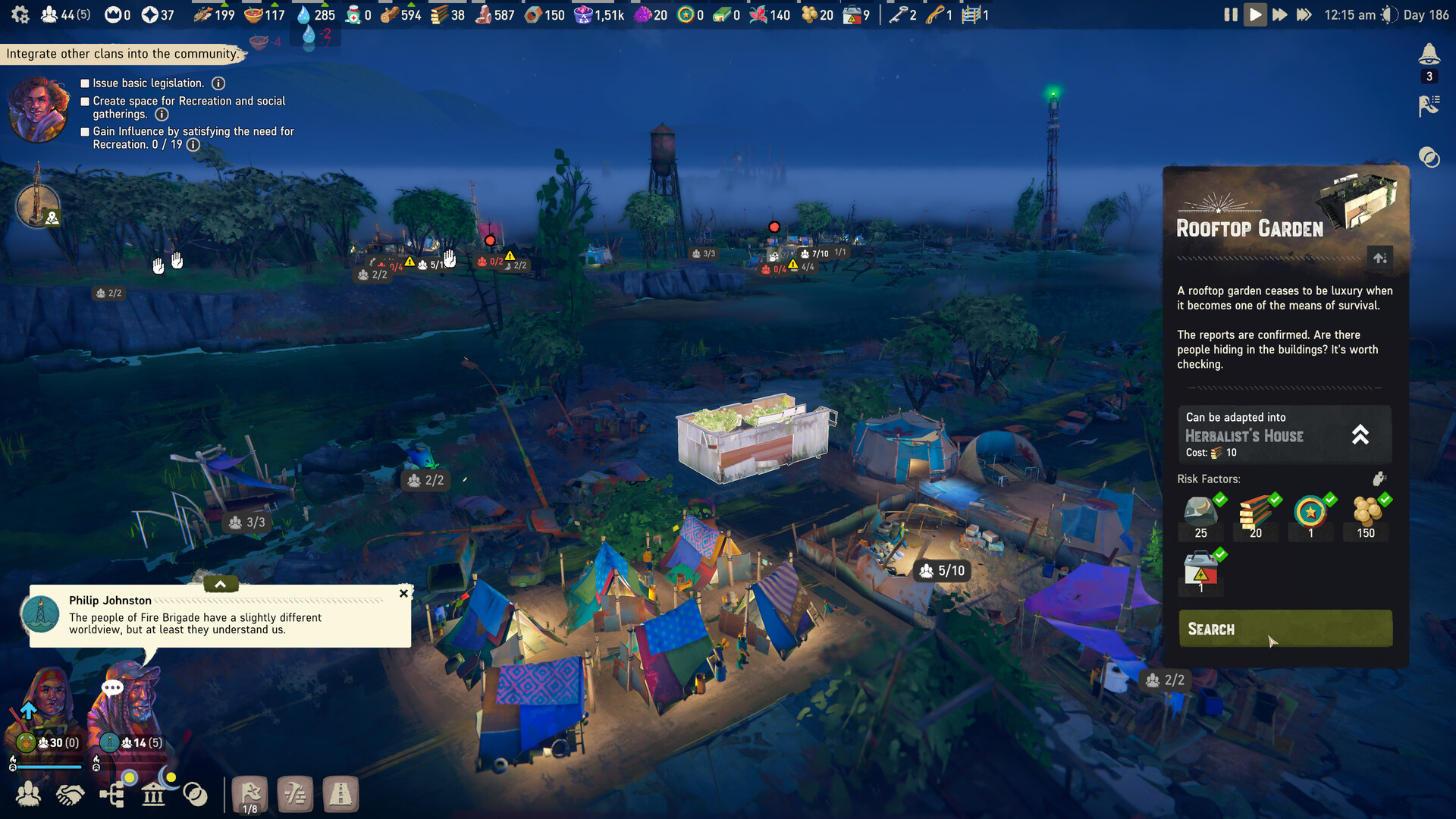Open the diplomacy panel (handshake icon)
This screenshot has width=1456, height=819.
(71, 793)
